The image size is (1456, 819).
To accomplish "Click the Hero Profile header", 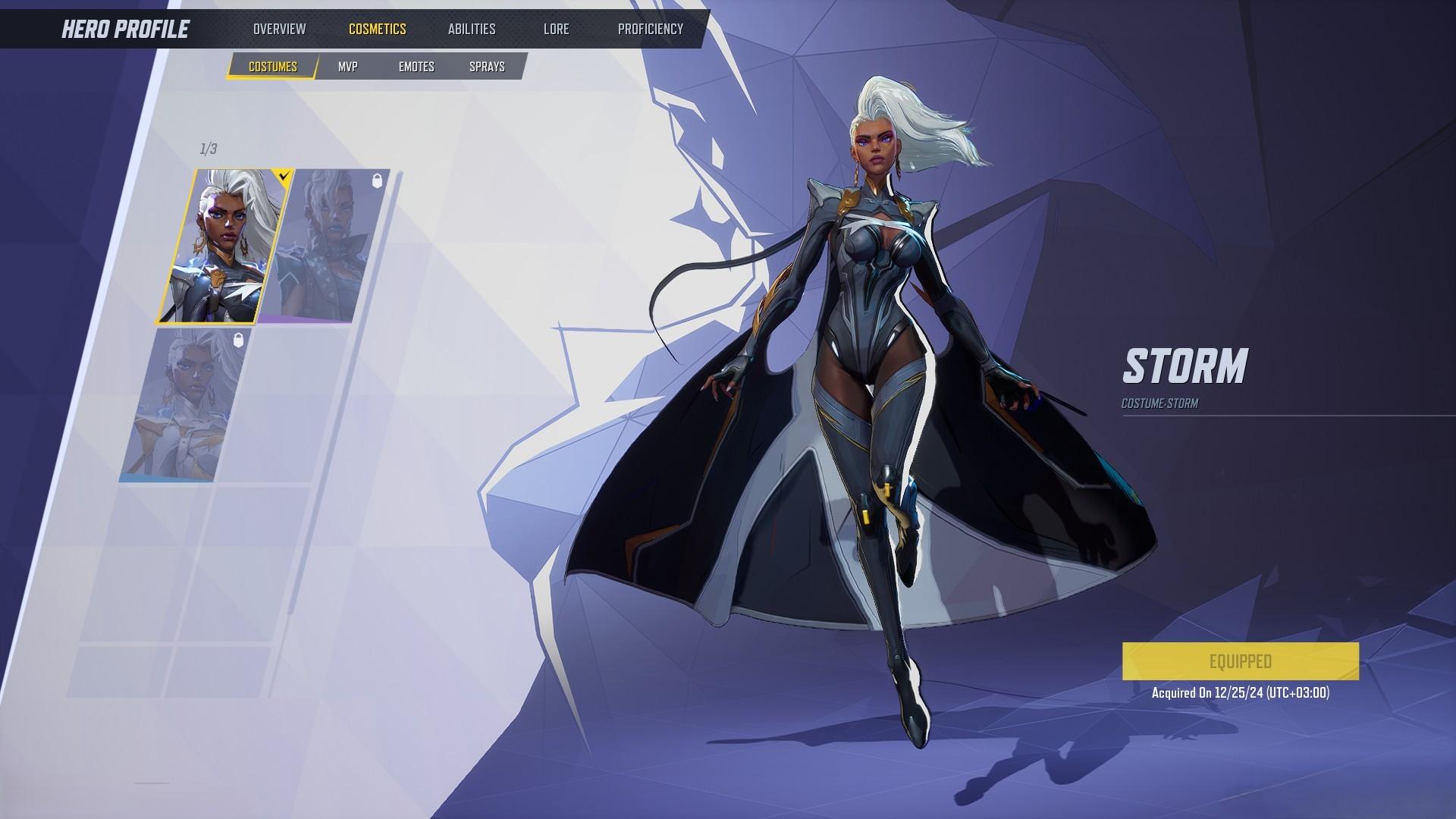I will click(125, 30).
